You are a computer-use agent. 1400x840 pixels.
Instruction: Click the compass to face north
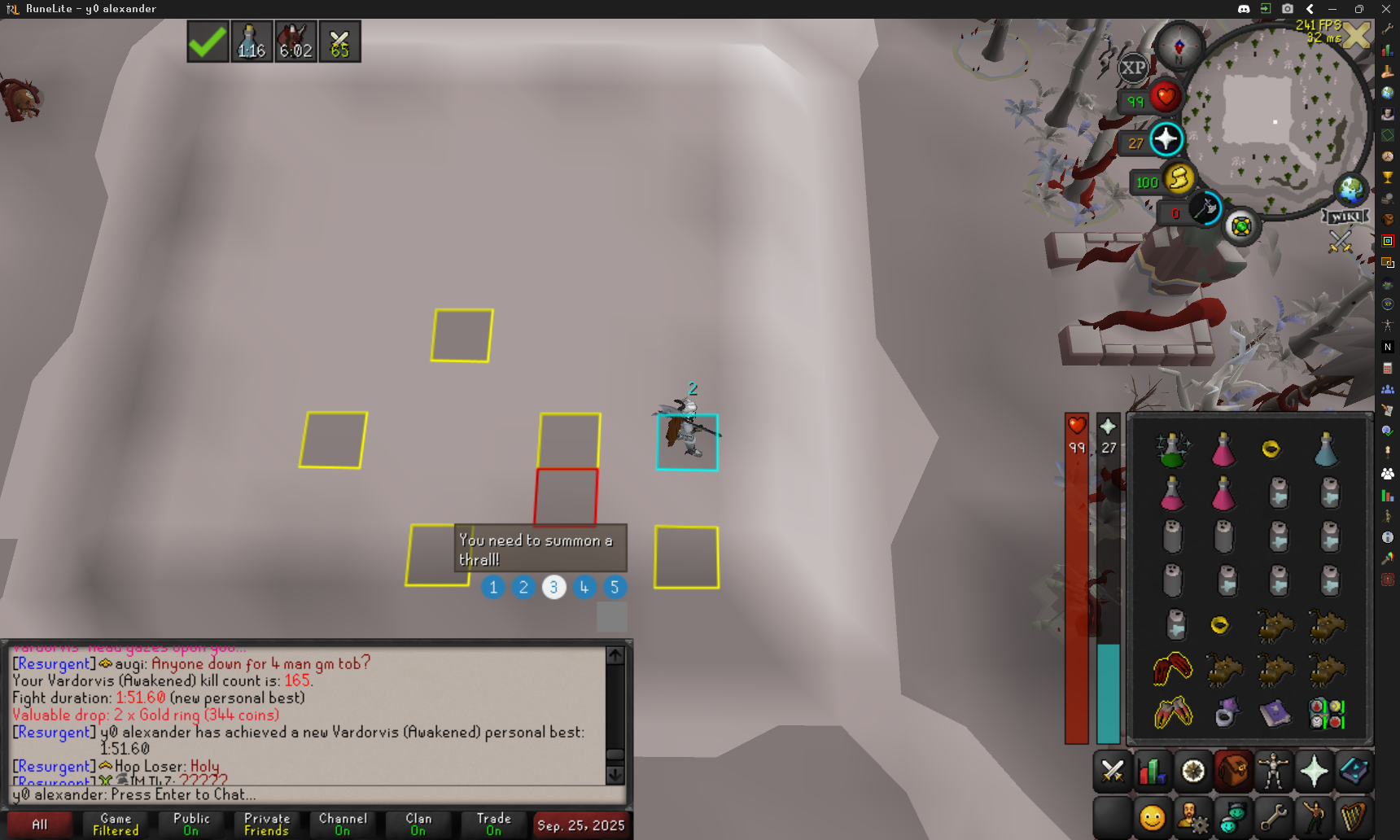[1179, 46]
